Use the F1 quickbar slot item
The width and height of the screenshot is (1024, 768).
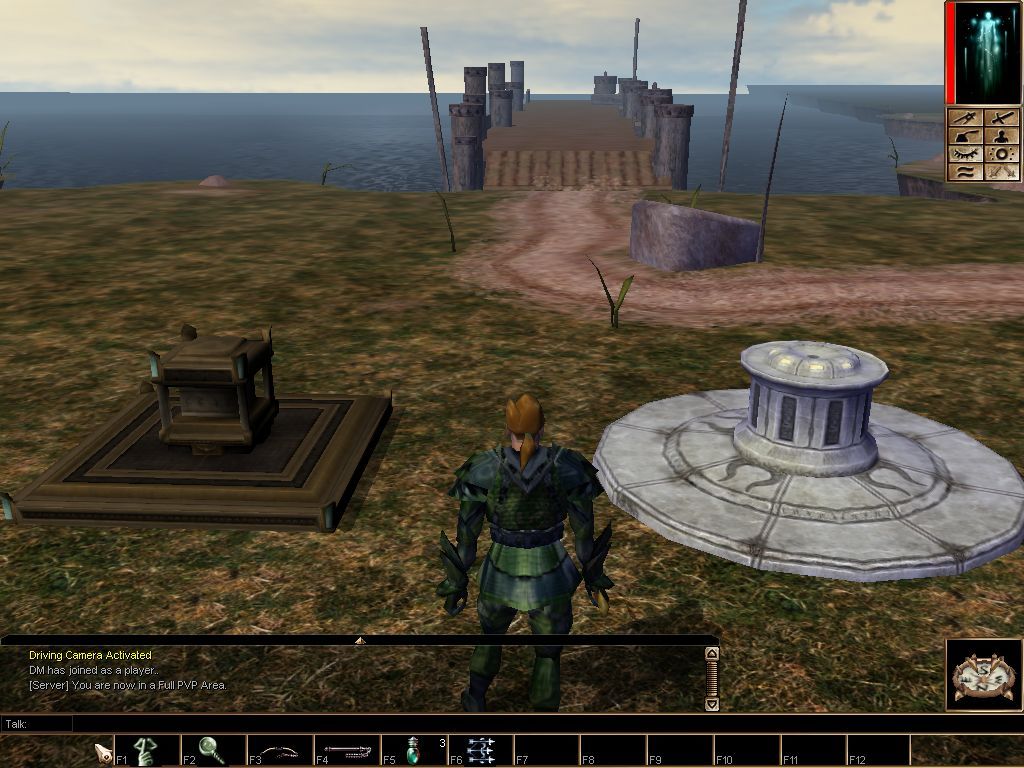(x=146, y=750)
